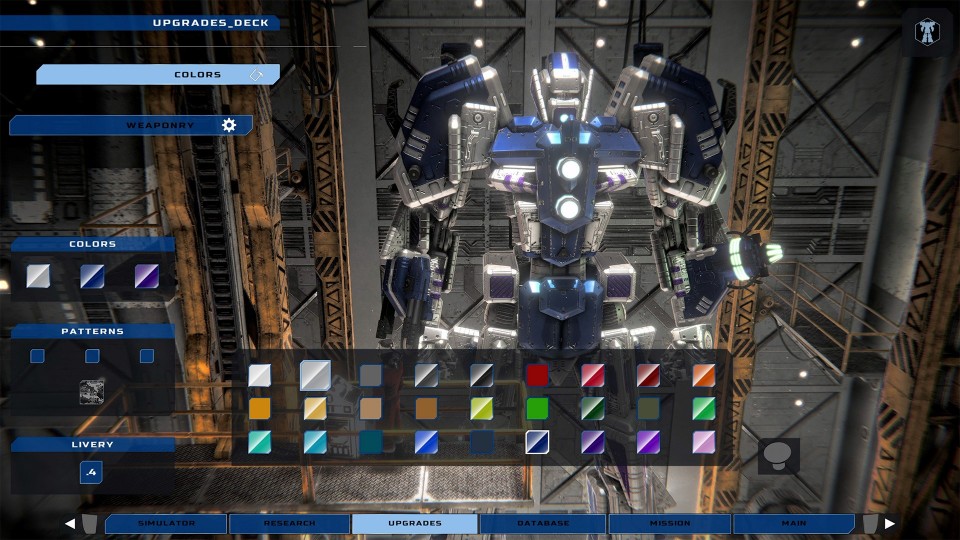Switch to the Simulator tab

tap(166, 523)
